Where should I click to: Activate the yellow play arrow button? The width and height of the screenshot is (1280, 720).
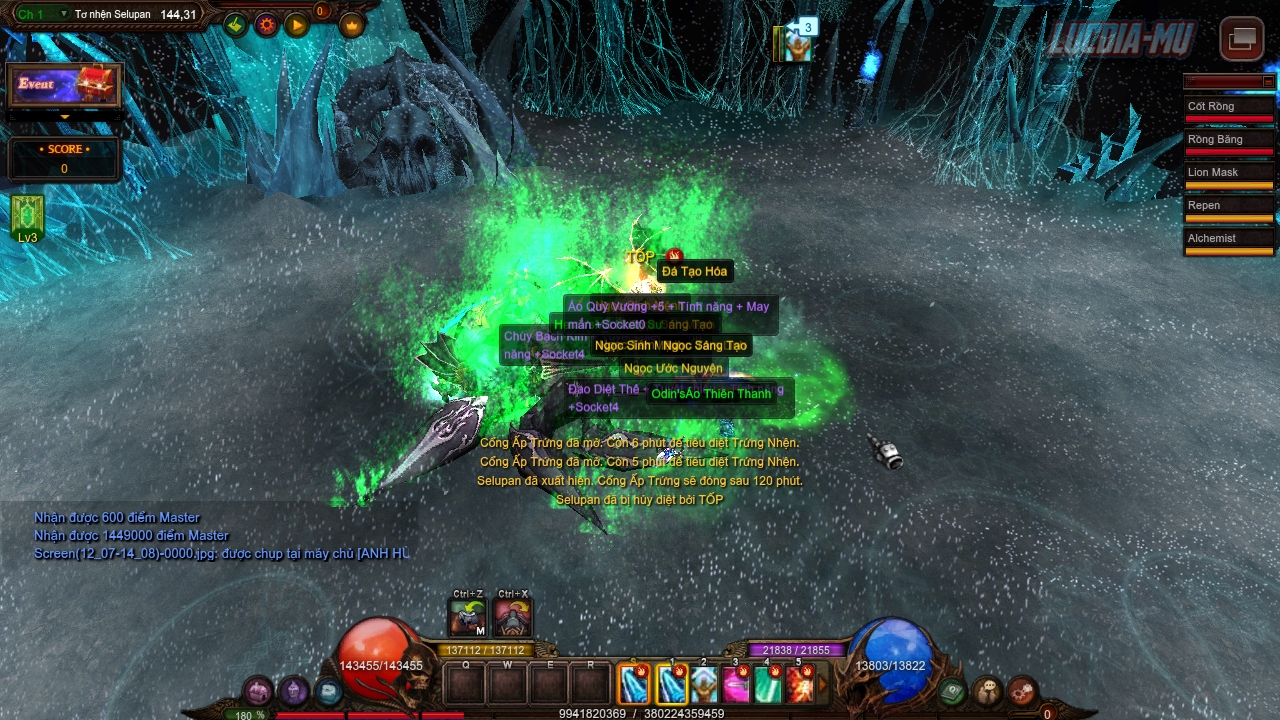click(297, 25)
